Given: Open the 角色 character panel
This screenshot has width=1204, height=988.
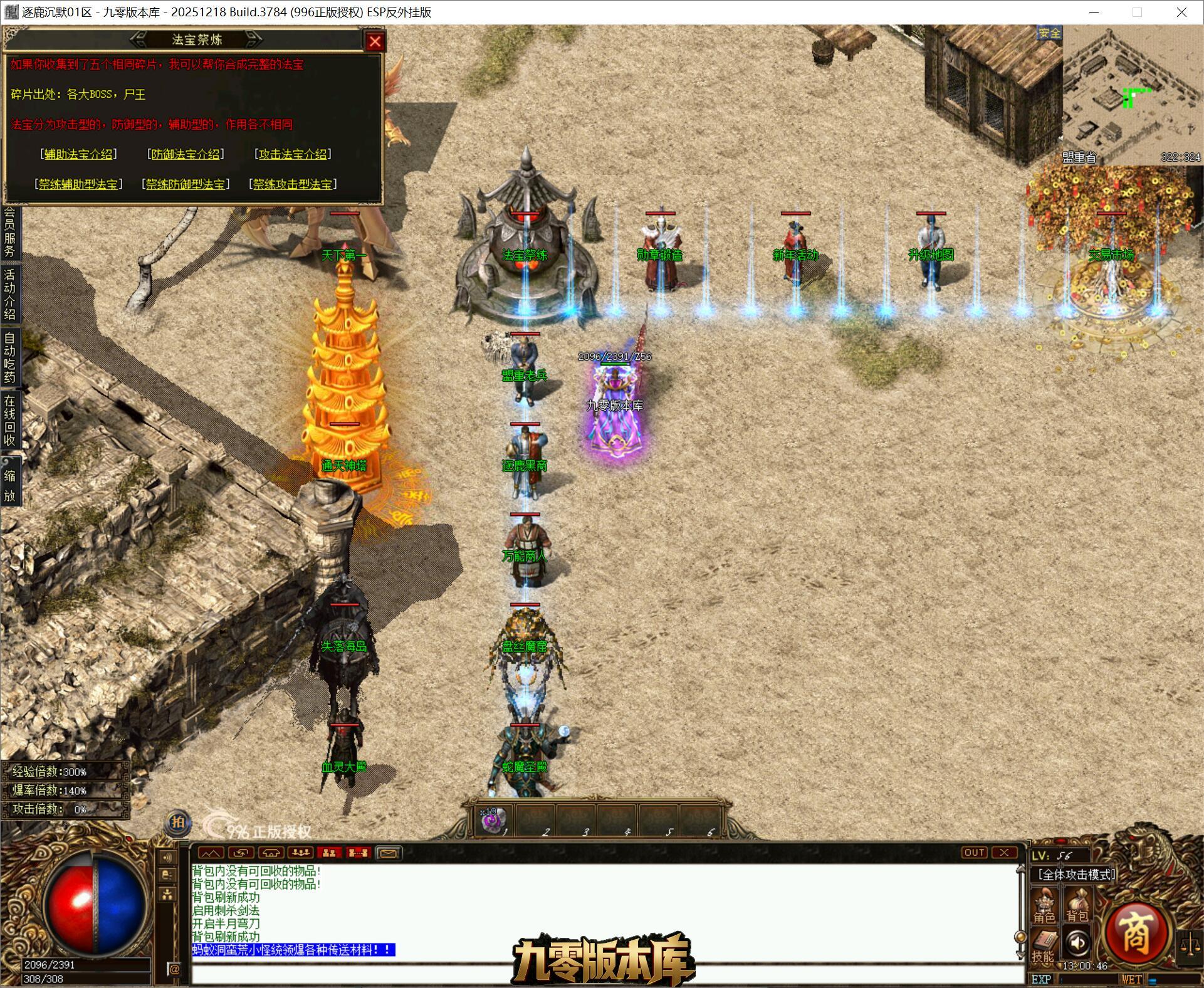Looking at the screenshot, I should pos(1044,907).
